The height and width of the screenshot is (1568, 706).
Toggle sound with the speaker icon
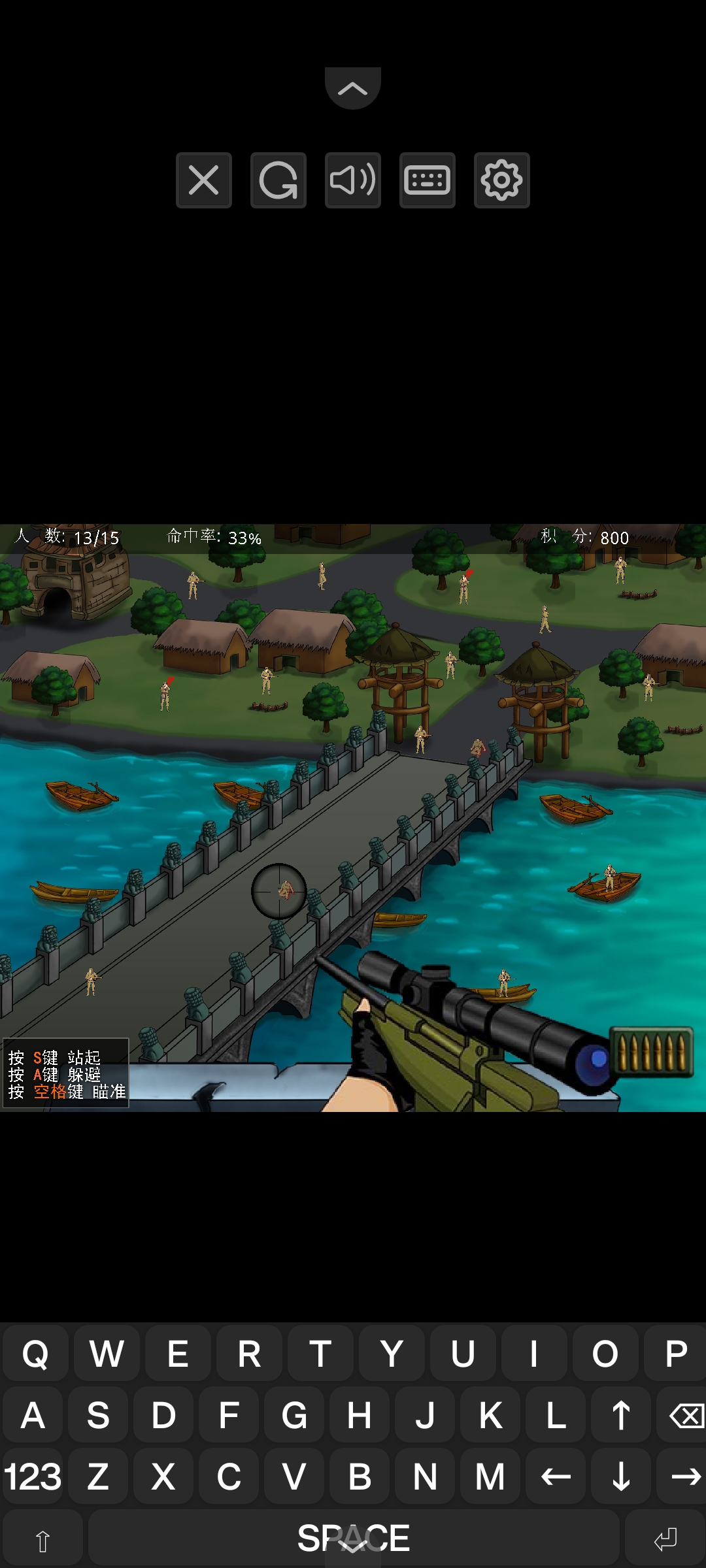(x=352, y=180)
